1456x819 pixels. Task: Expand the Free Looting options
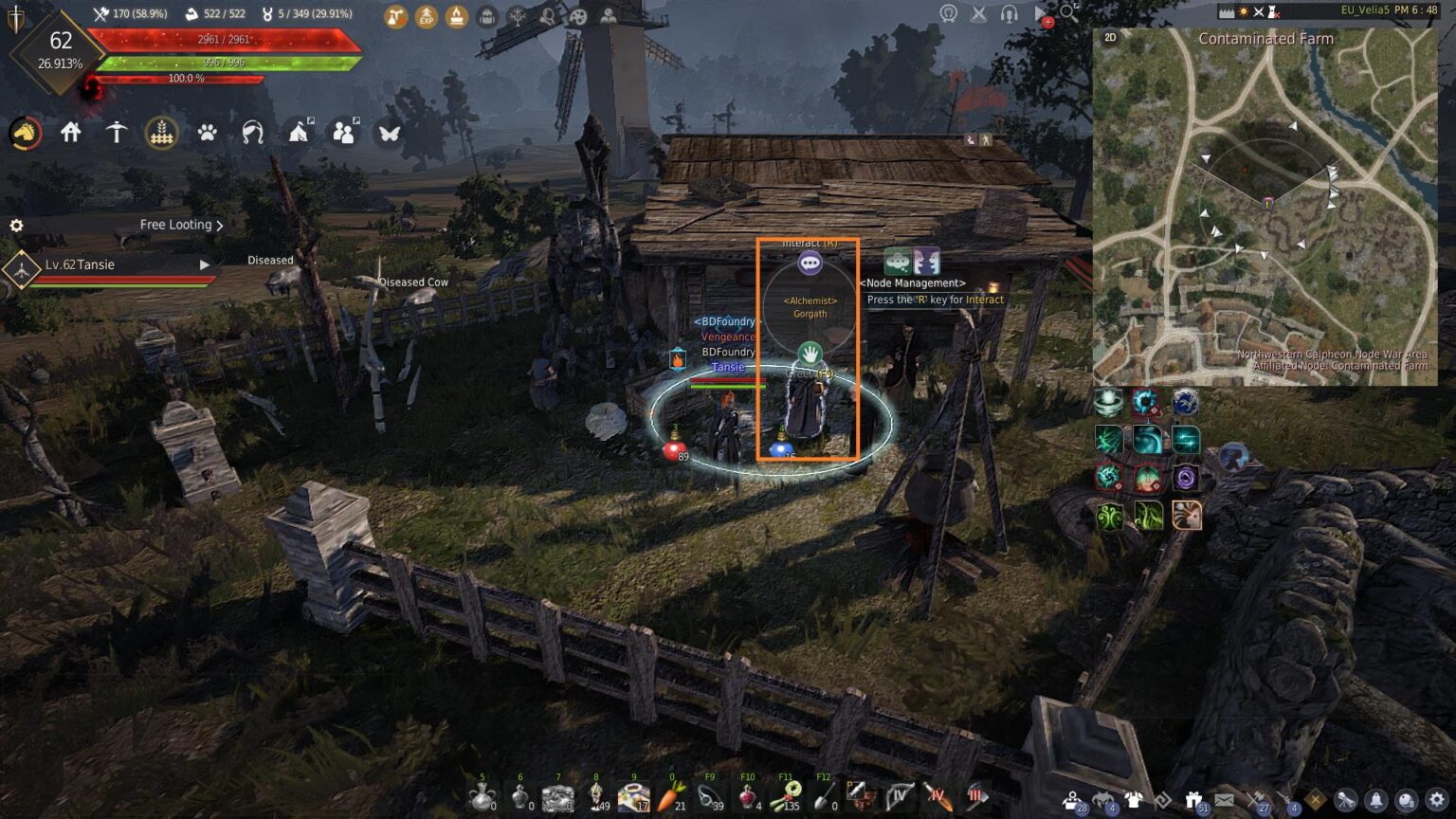pyautogui.click(x=220, y=225)
